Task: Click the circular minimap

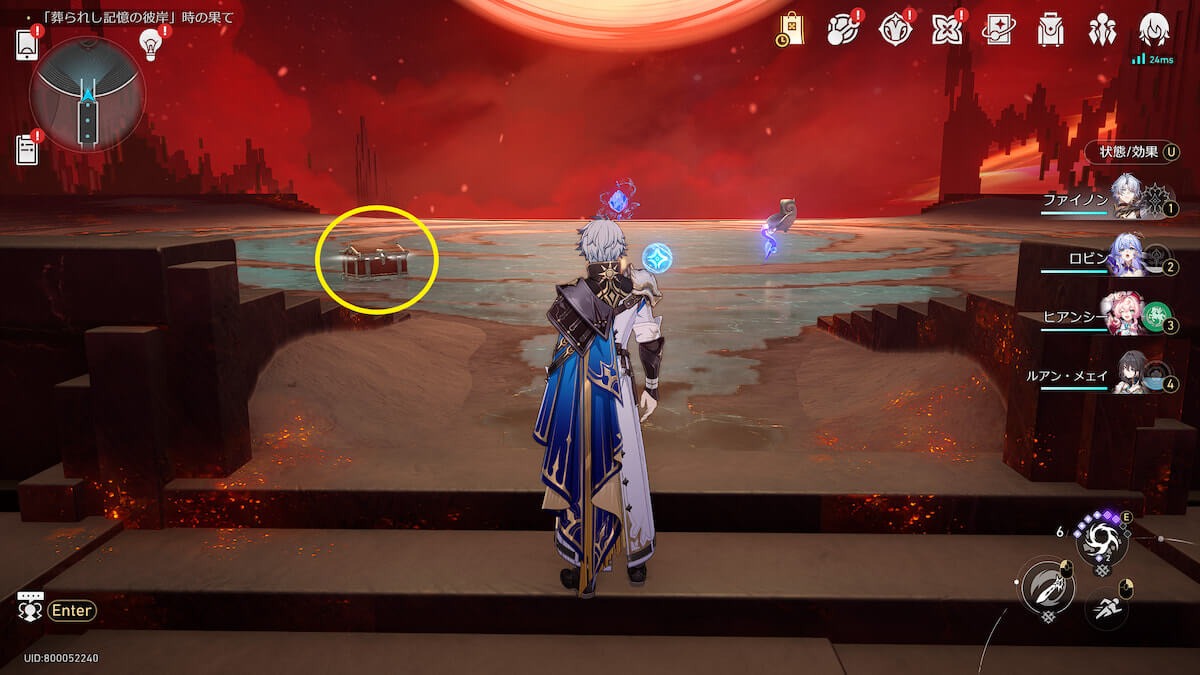Action: [88, 95]
